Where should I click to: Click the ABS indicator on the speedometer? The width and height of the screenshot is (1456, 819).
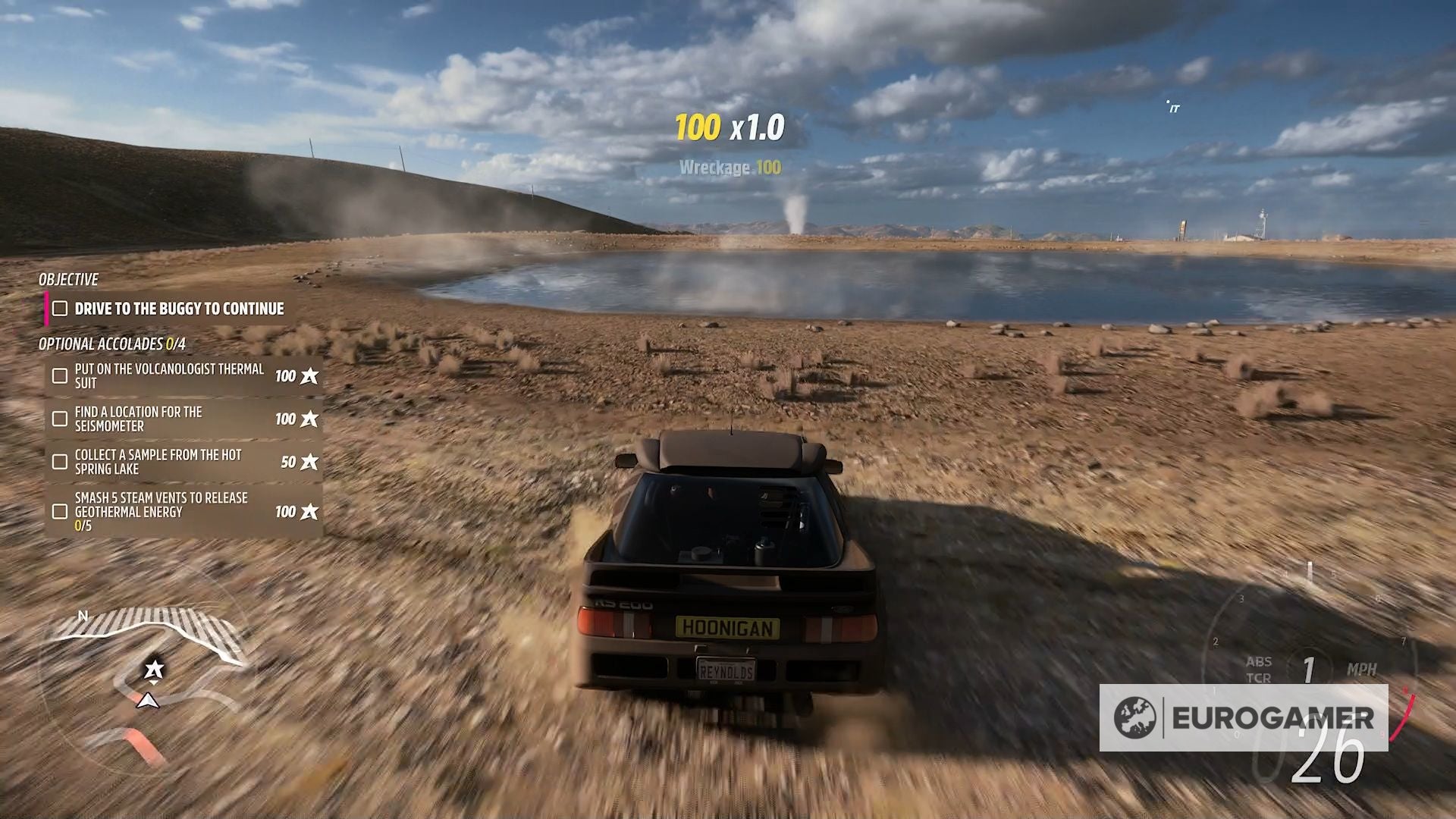click(1260, 661)
